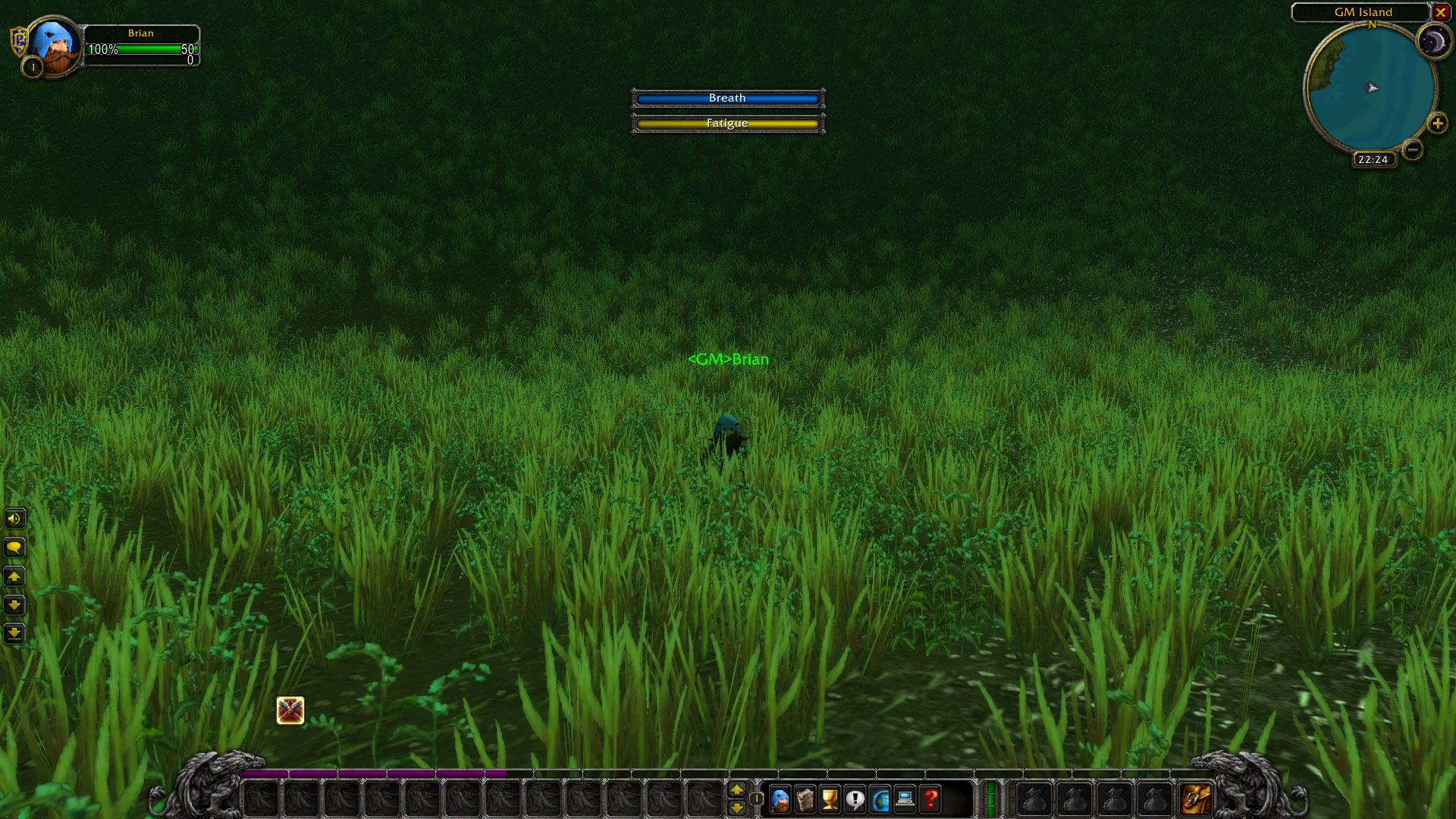The image size is (1456, 819).
Task: Open the Quest Log
Action: pyautogui.click(x=855, y=799)
